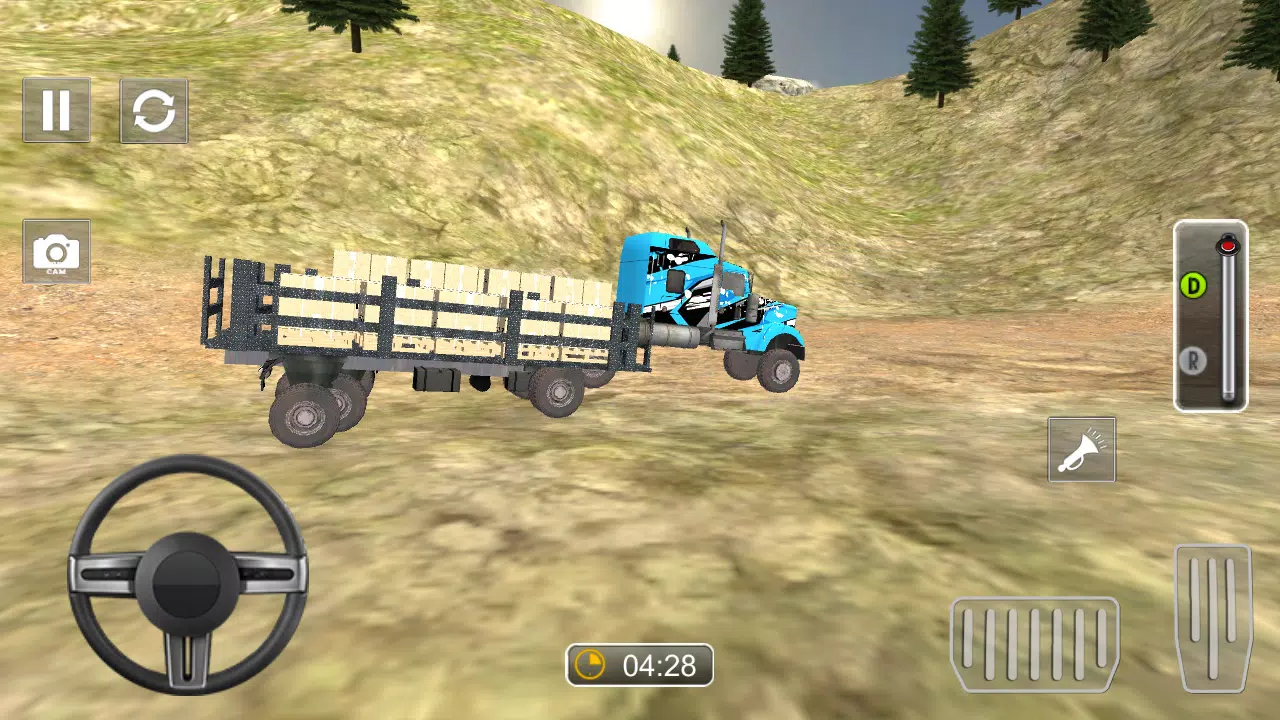Click the restart arrows icon
The width and height of the screenshot is (1280, 720).
[153, 111]
